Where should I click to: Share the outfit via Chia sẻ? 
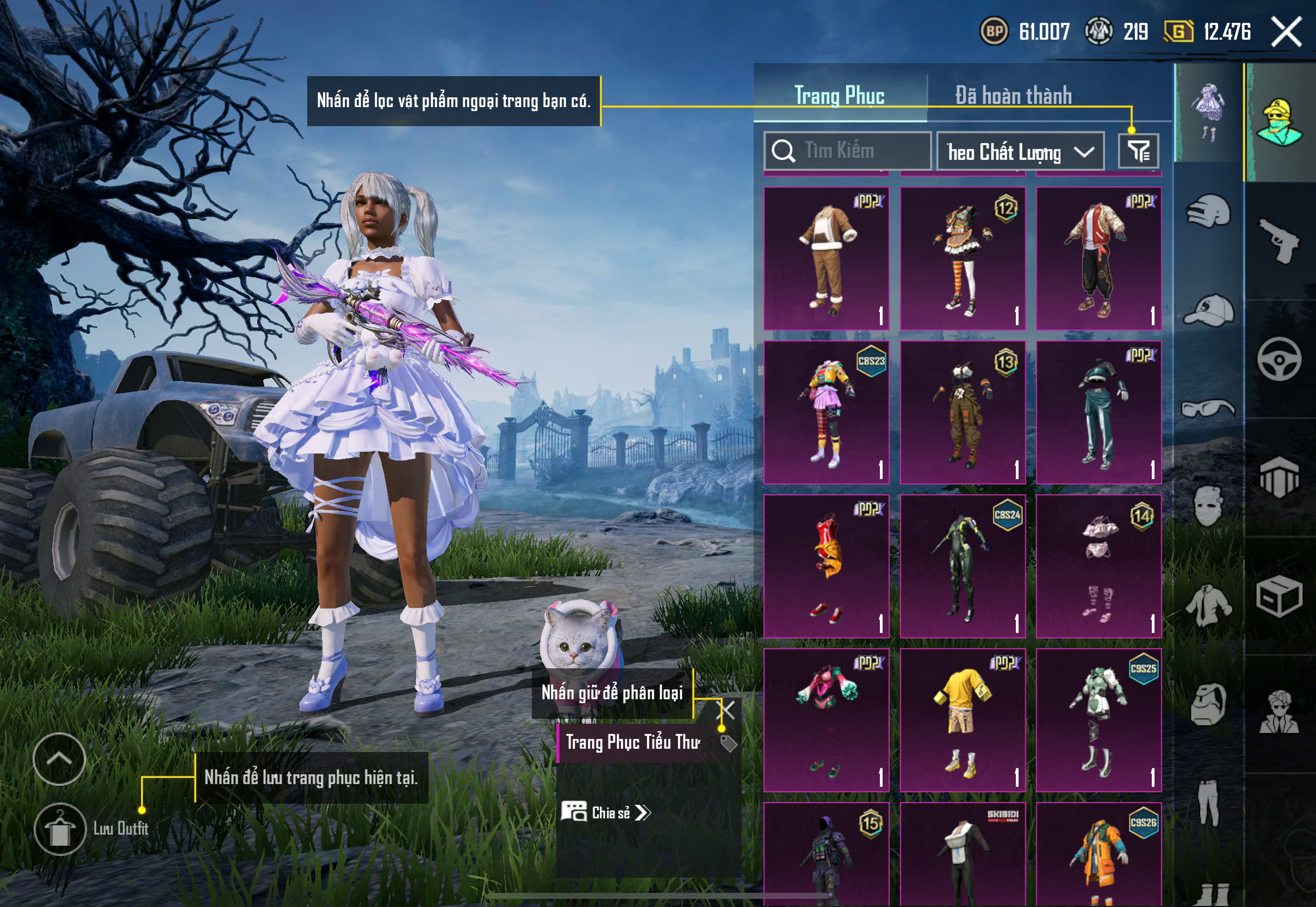tap(606, 813)
